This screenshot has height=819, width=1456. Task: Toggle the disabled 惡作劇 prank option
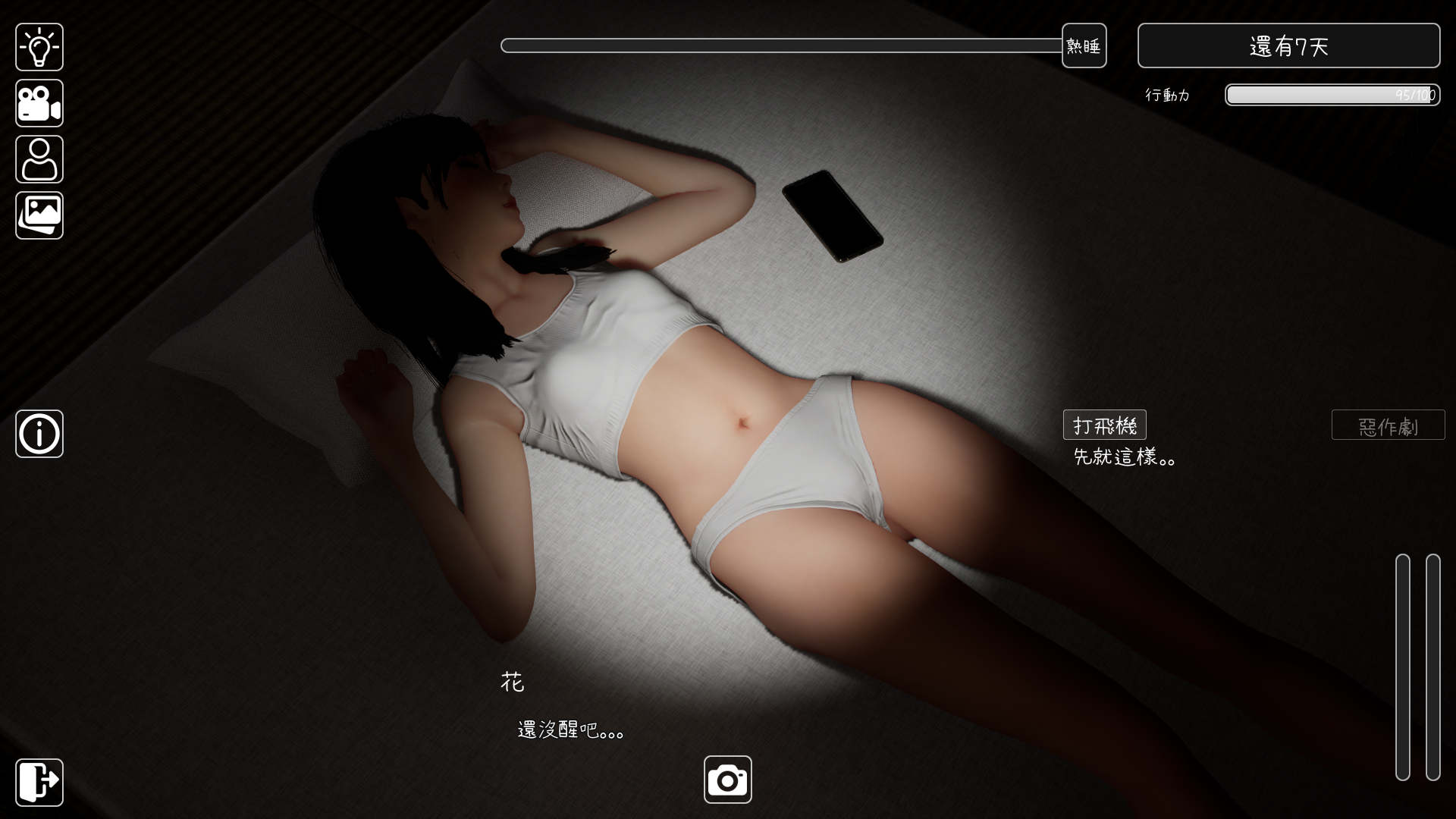click(x=1388, y=425)
